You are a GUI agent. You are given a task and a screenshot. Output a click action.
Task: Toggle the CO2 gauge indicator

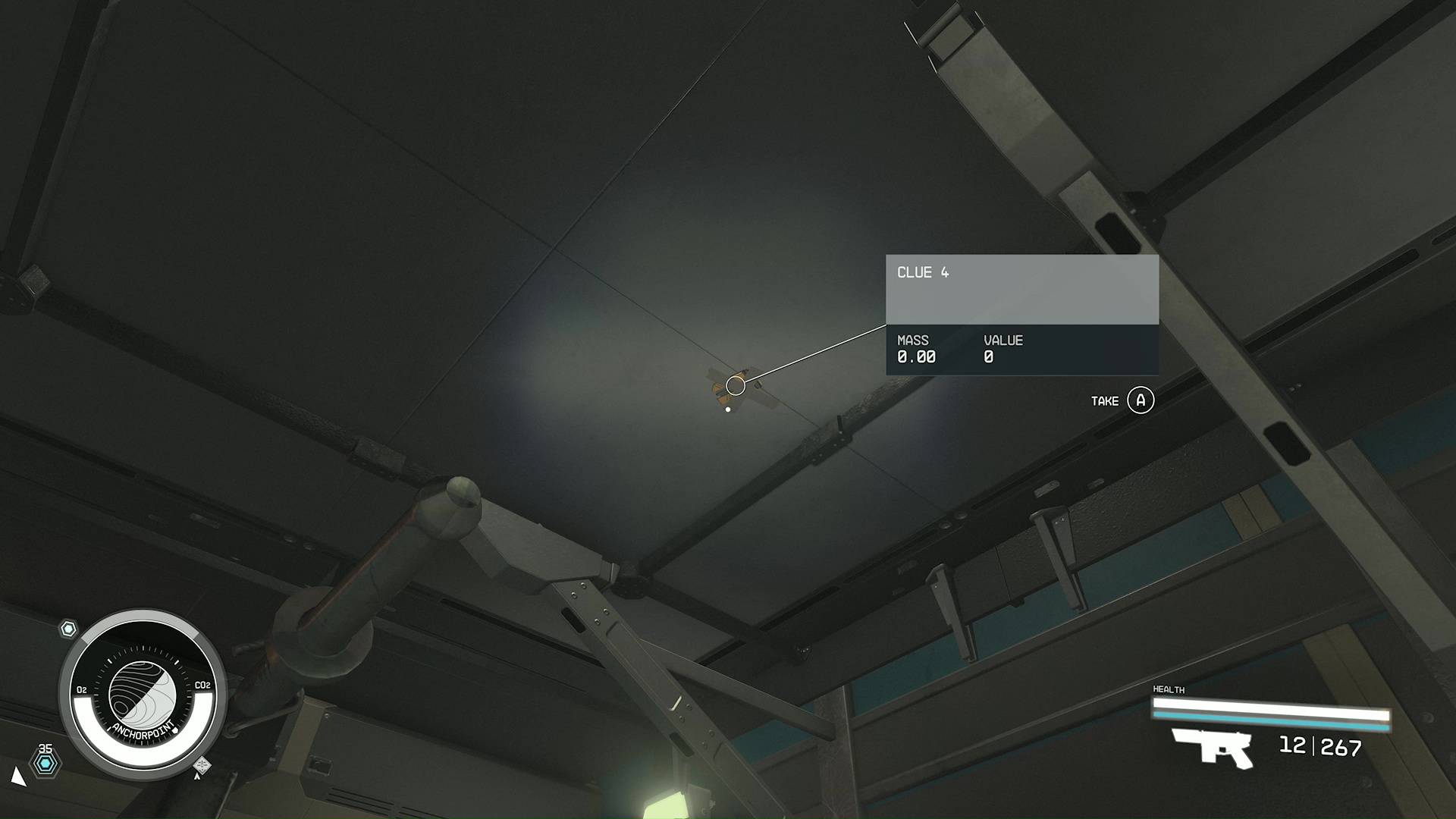pyautogui.click(x=202, y=685)
